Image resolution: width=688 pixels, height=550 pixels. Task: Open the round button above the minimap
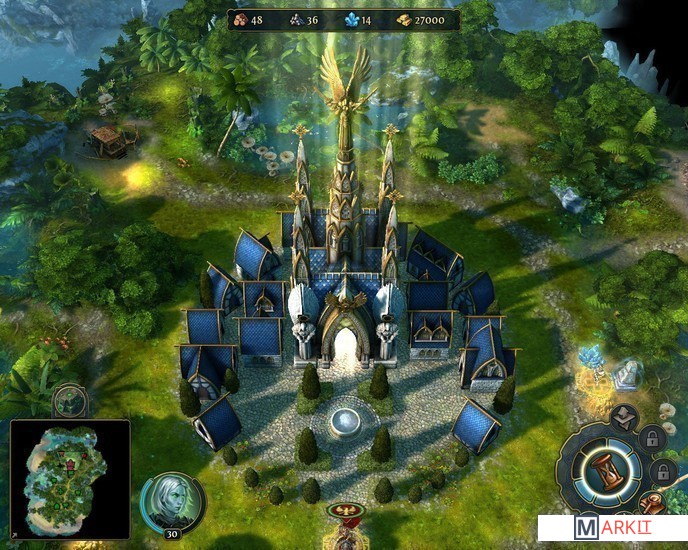click(71, 401)
